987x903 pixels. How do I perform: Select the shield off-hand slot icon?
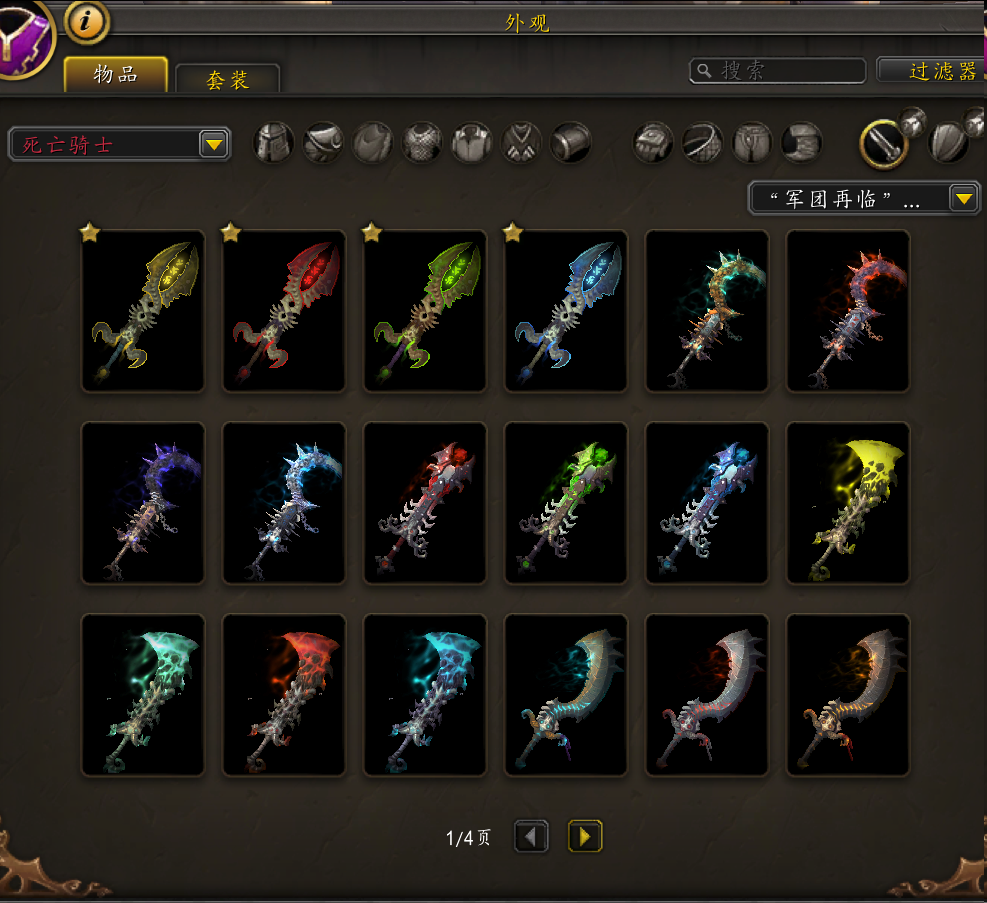click(949, 143)
